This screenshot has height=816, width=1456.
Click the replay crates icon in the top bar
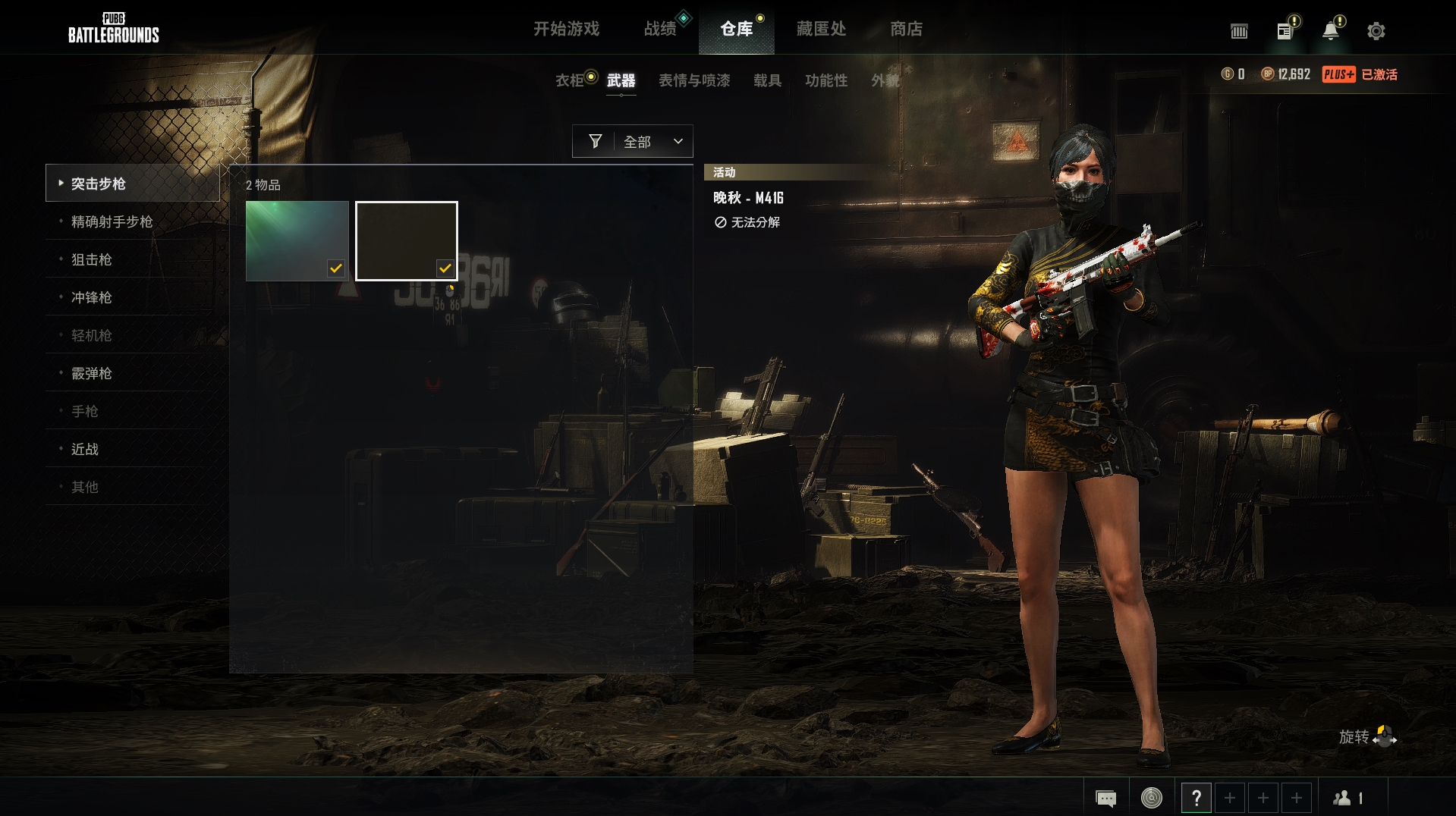click(1240, 31)
